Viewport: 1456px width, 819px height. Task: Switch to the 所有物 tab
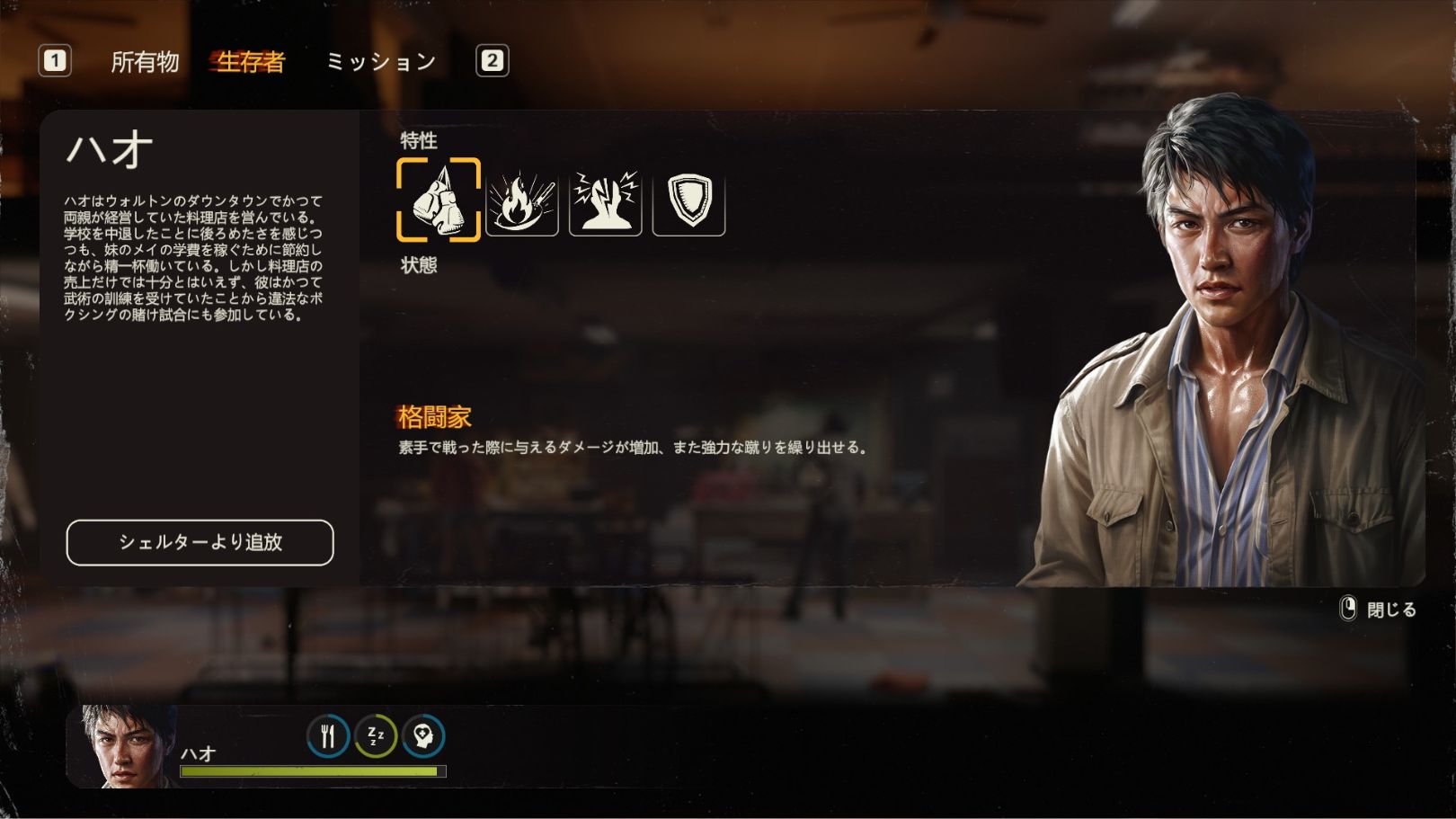click(x=145, y=61)
